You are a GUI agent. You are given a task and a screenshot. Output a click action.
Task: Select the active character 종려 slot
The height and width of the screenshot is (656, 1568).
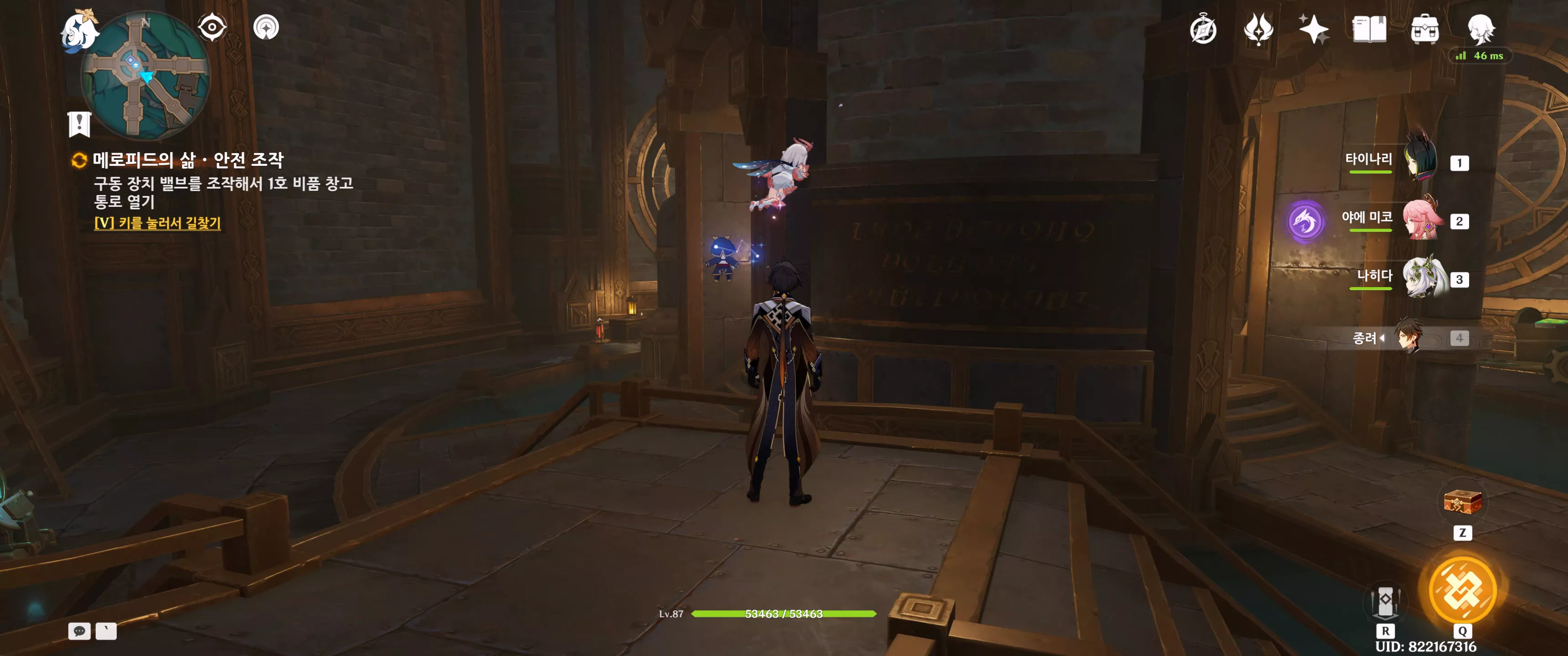tap(1408, 337)
